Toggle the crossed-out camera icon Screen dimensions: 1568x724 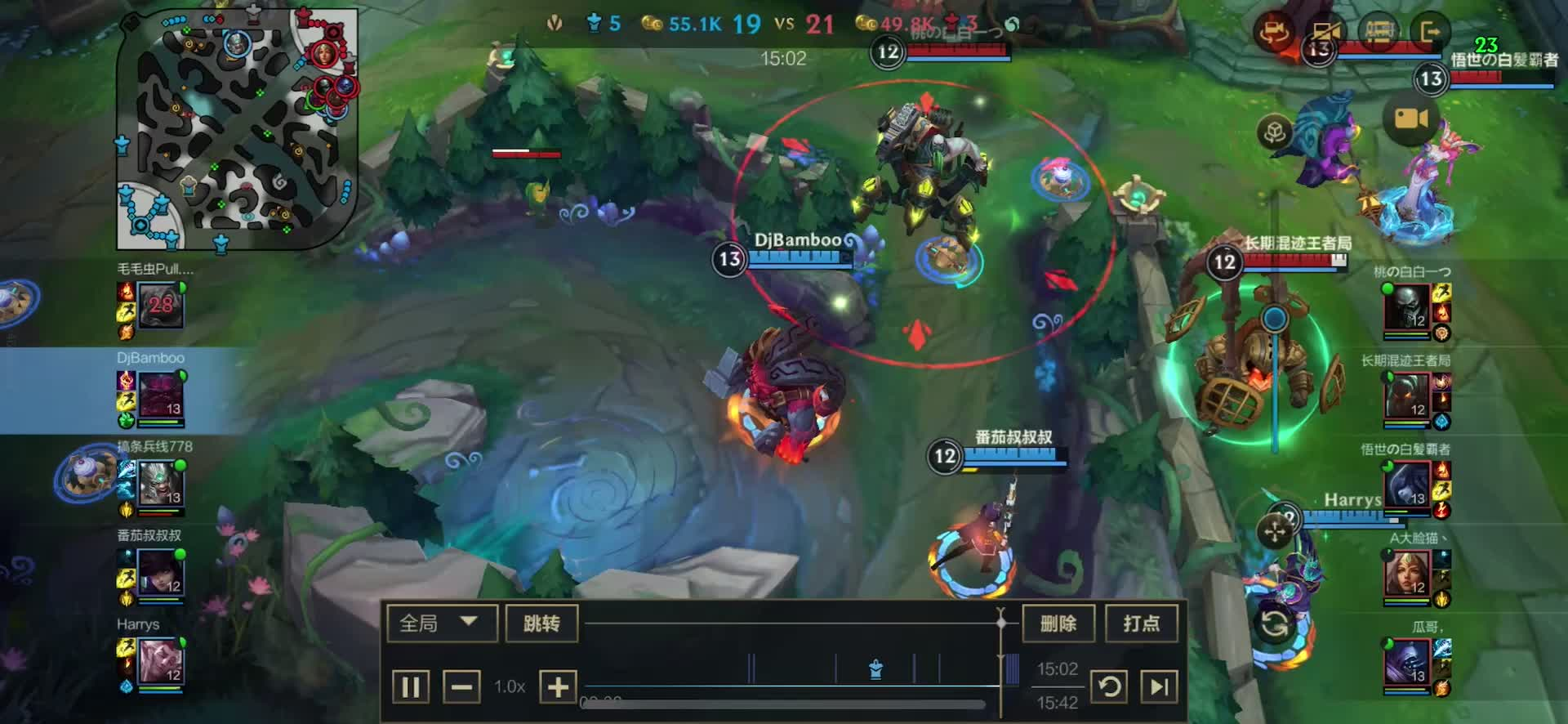[1325, 33]
